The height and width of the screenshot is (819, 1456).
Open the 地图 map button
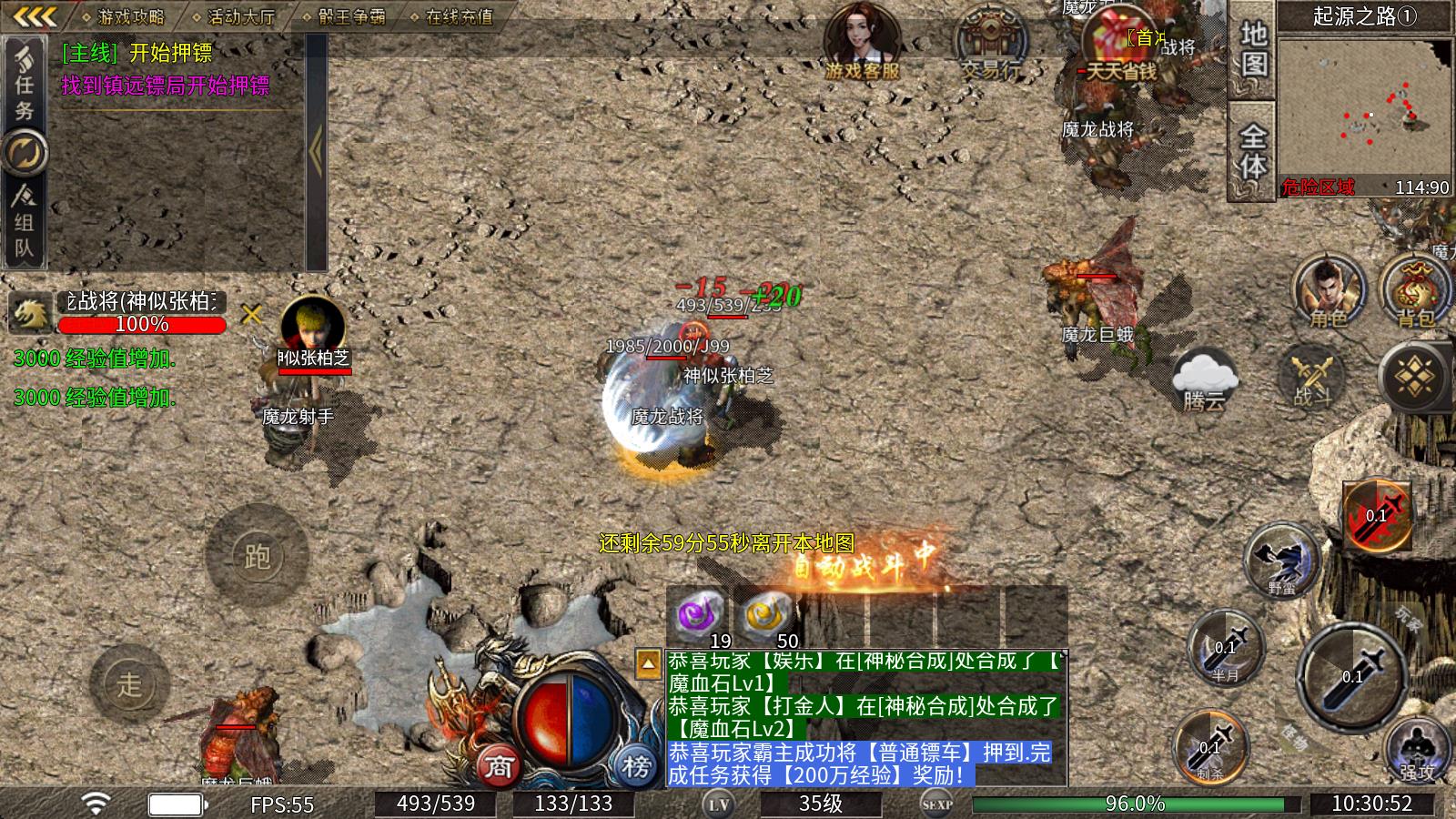pyautogui.click(x=1253, y=50)
